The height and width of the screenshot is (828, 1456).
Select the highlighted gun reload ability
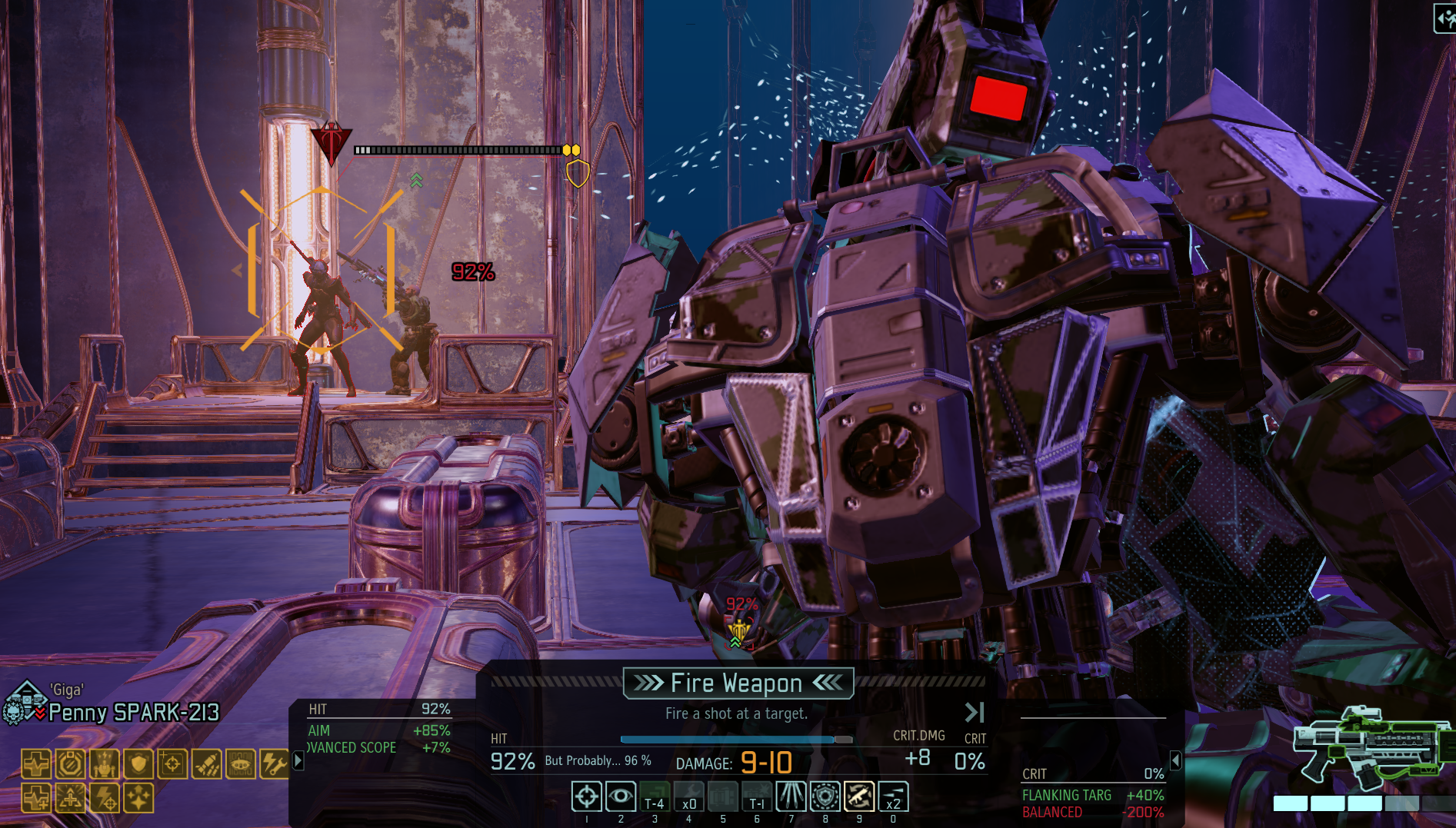[x=859, y=796]
